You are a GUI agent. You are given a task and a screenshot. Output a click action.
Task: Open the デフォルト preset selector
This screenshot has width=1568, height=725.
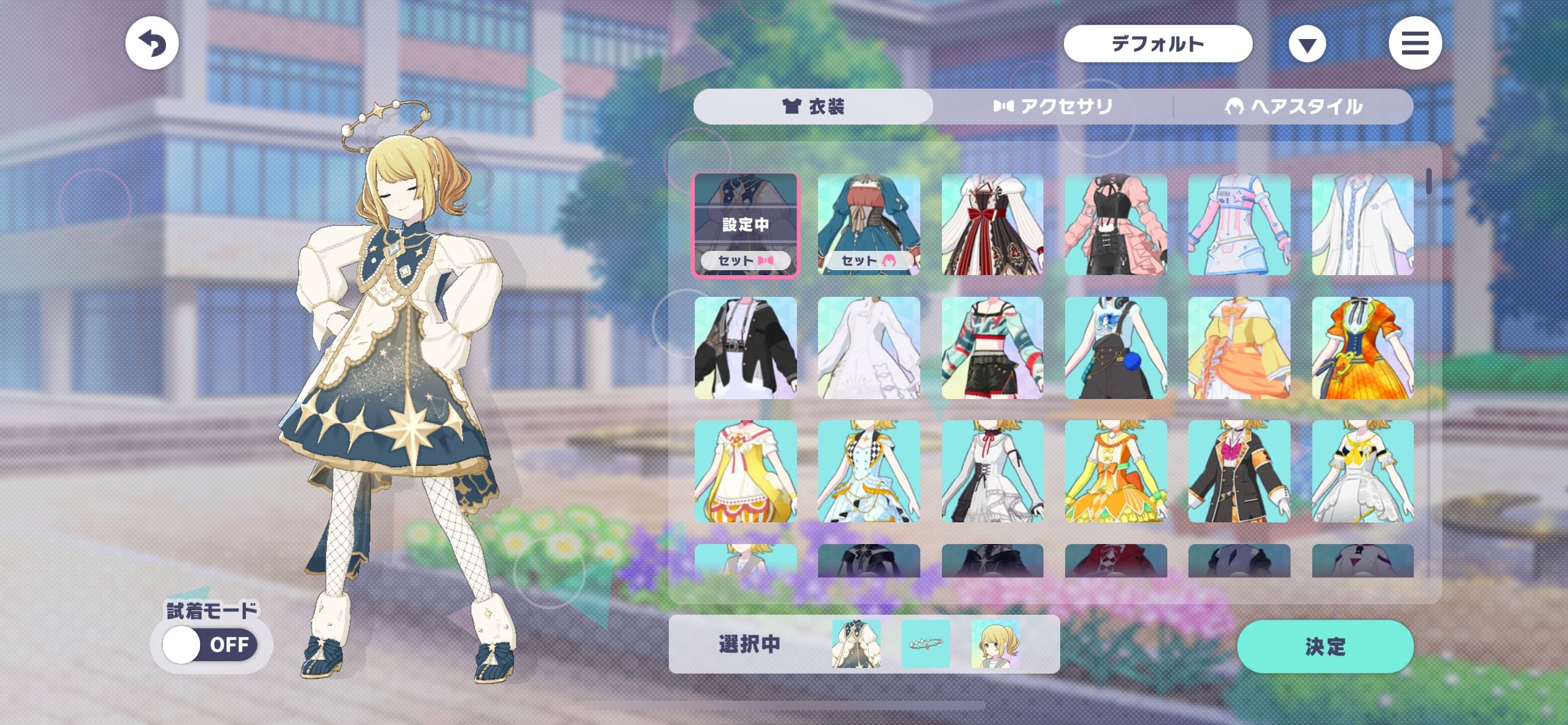(1157, 43)
